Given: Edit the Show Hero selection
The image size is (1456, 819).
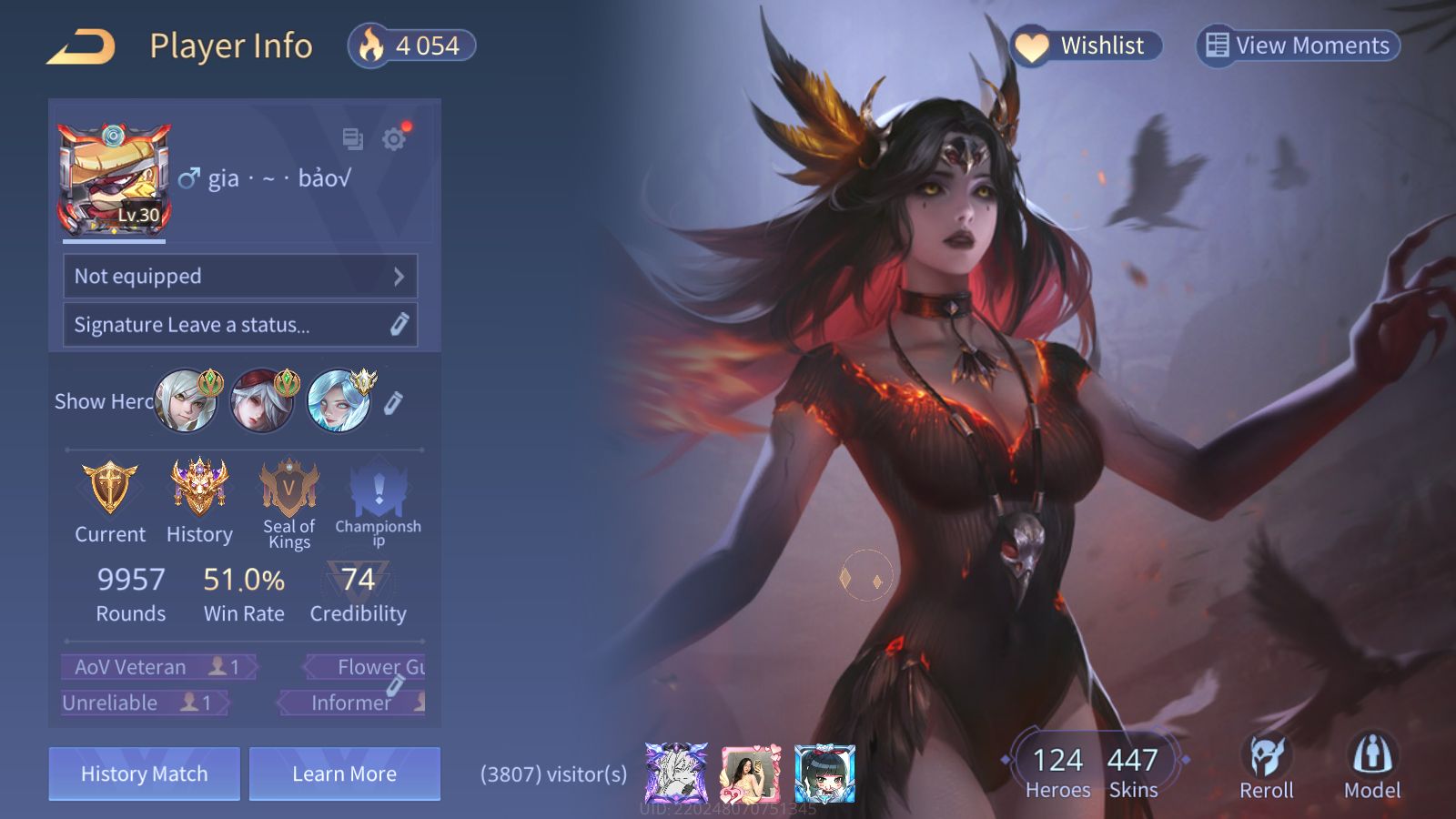Looking at the screenshot, I should pos(393,402).
